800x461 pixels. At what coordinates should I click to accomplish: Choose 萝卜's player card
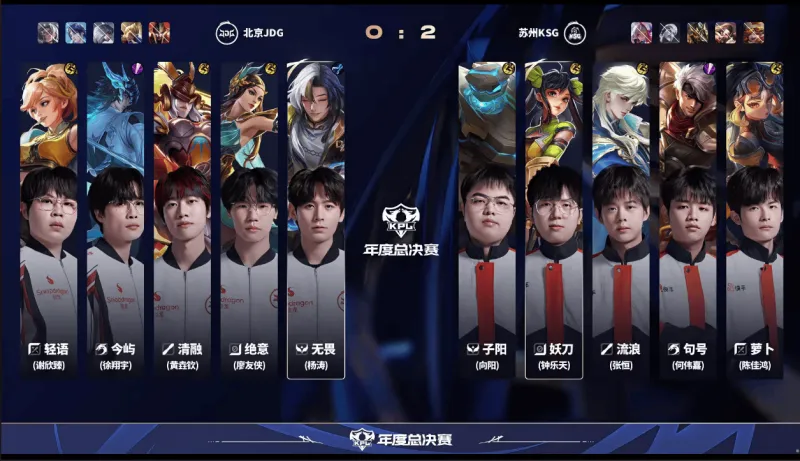pos(754,220)
